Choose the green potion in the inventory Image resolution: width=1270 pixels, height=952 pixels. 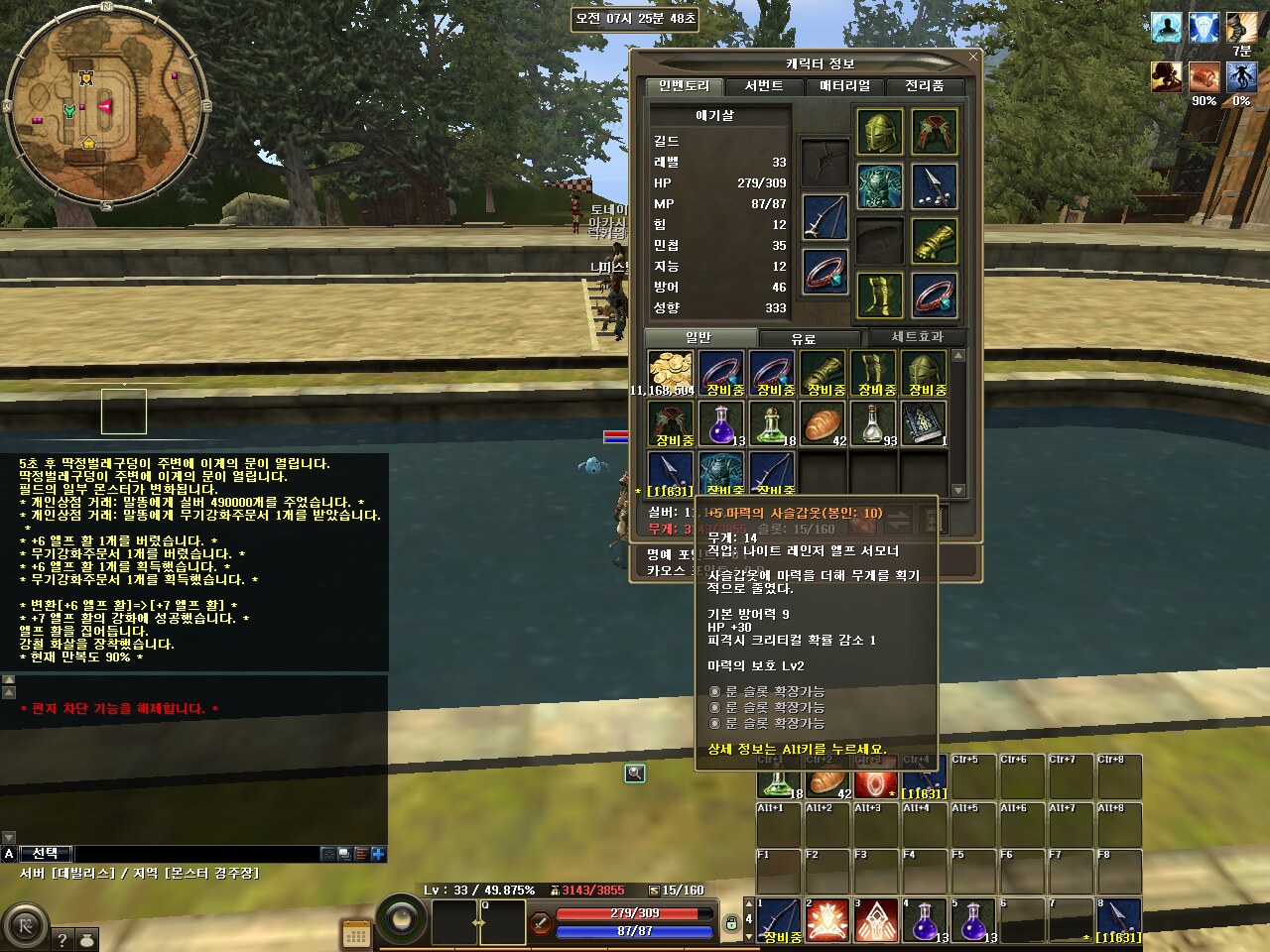772,423
